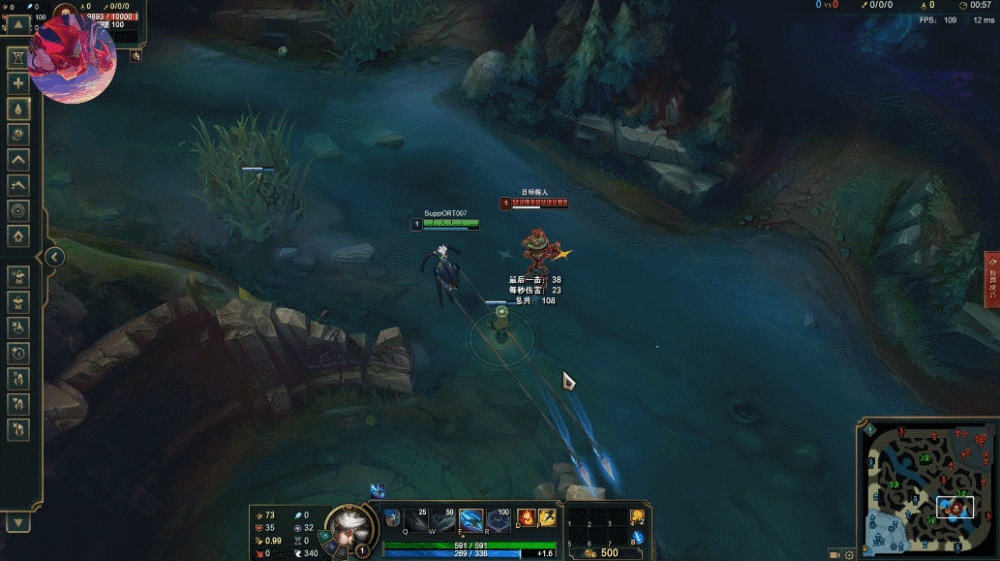Use the highlighted E ability
This screenshot has height=561, width=1000.
click(x=470, y=520)
